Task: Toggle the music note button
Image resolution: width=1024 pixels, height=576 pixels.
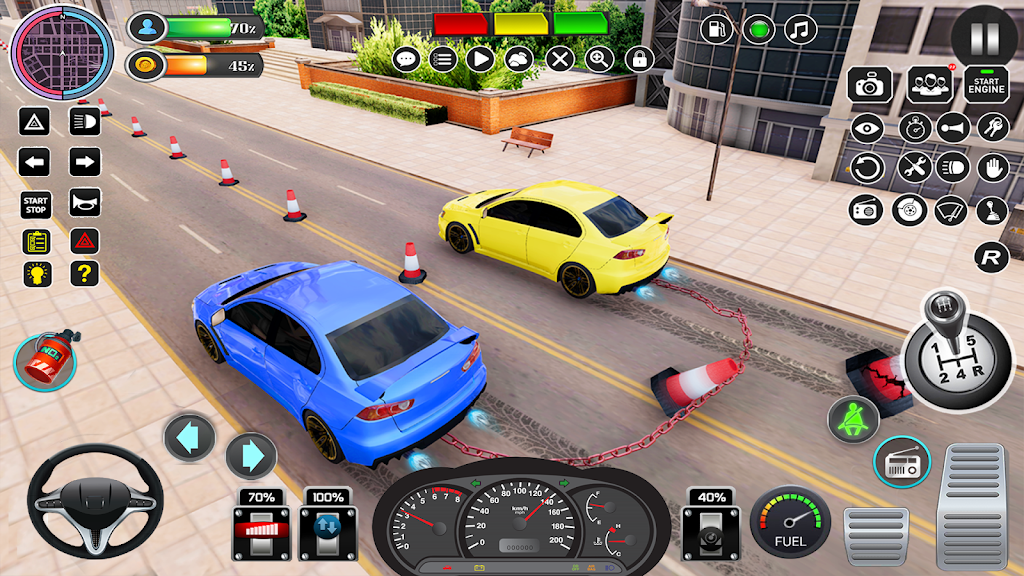Action: tap(800, 29)
